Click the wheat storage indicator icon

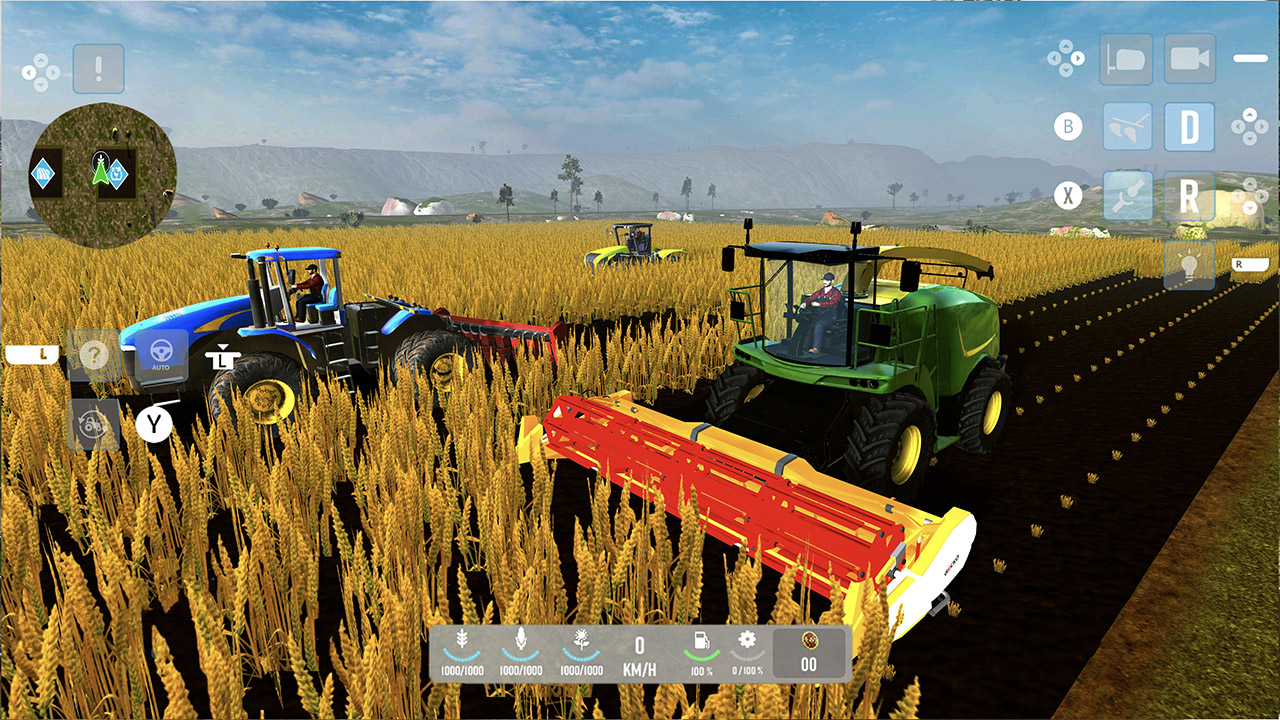click(462, 638)
